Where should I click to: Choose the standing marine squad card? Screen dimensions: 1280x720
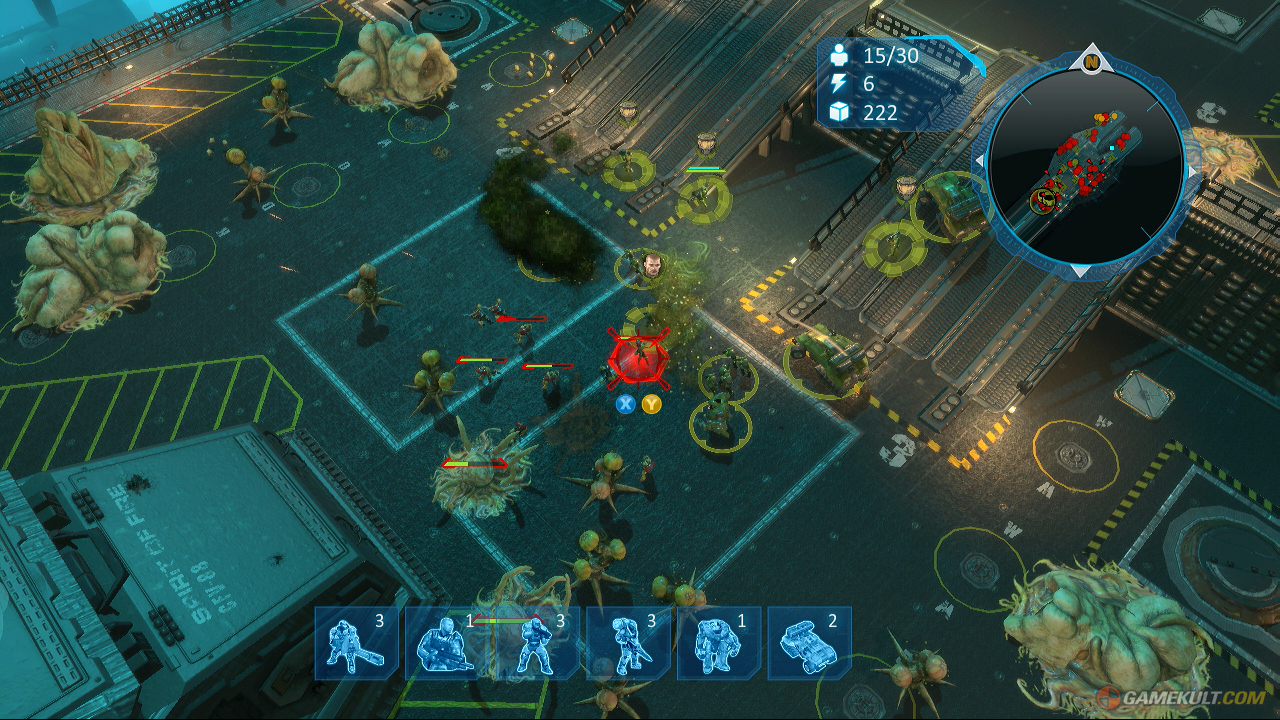pos(537,643)
